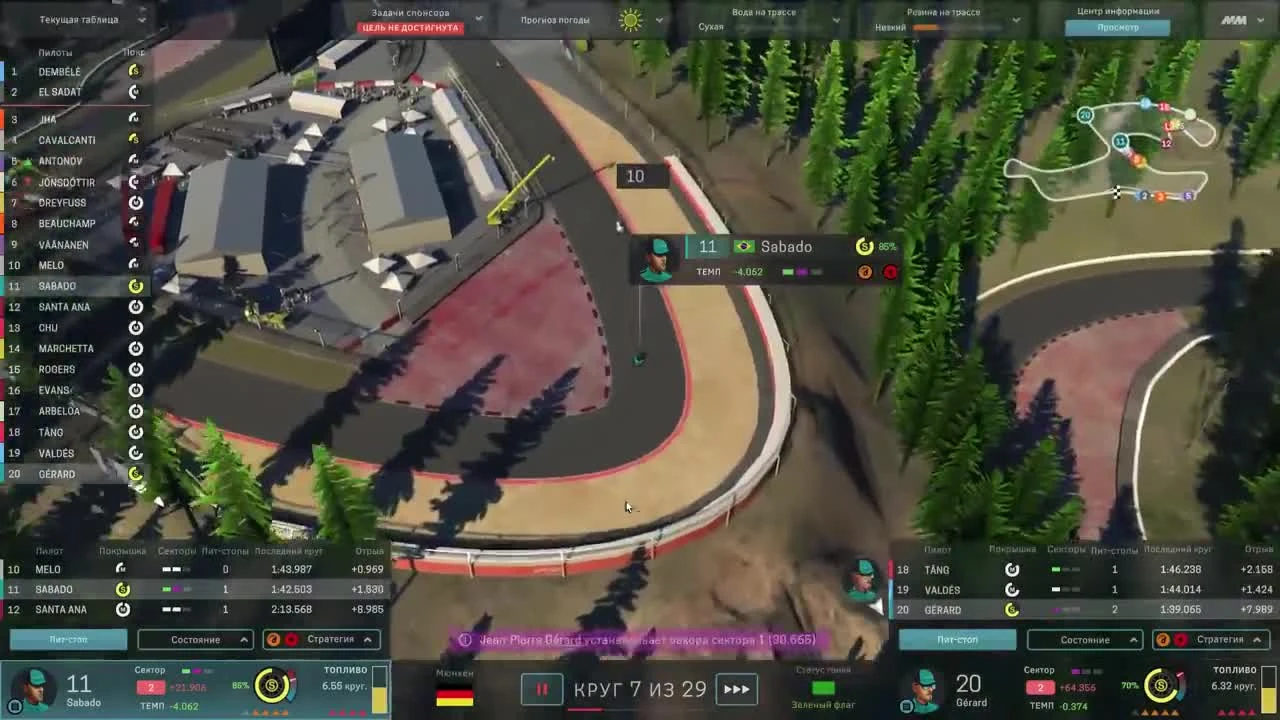
Task: Click driver 20's marker on the track minimap
Action: point(1086,115)
